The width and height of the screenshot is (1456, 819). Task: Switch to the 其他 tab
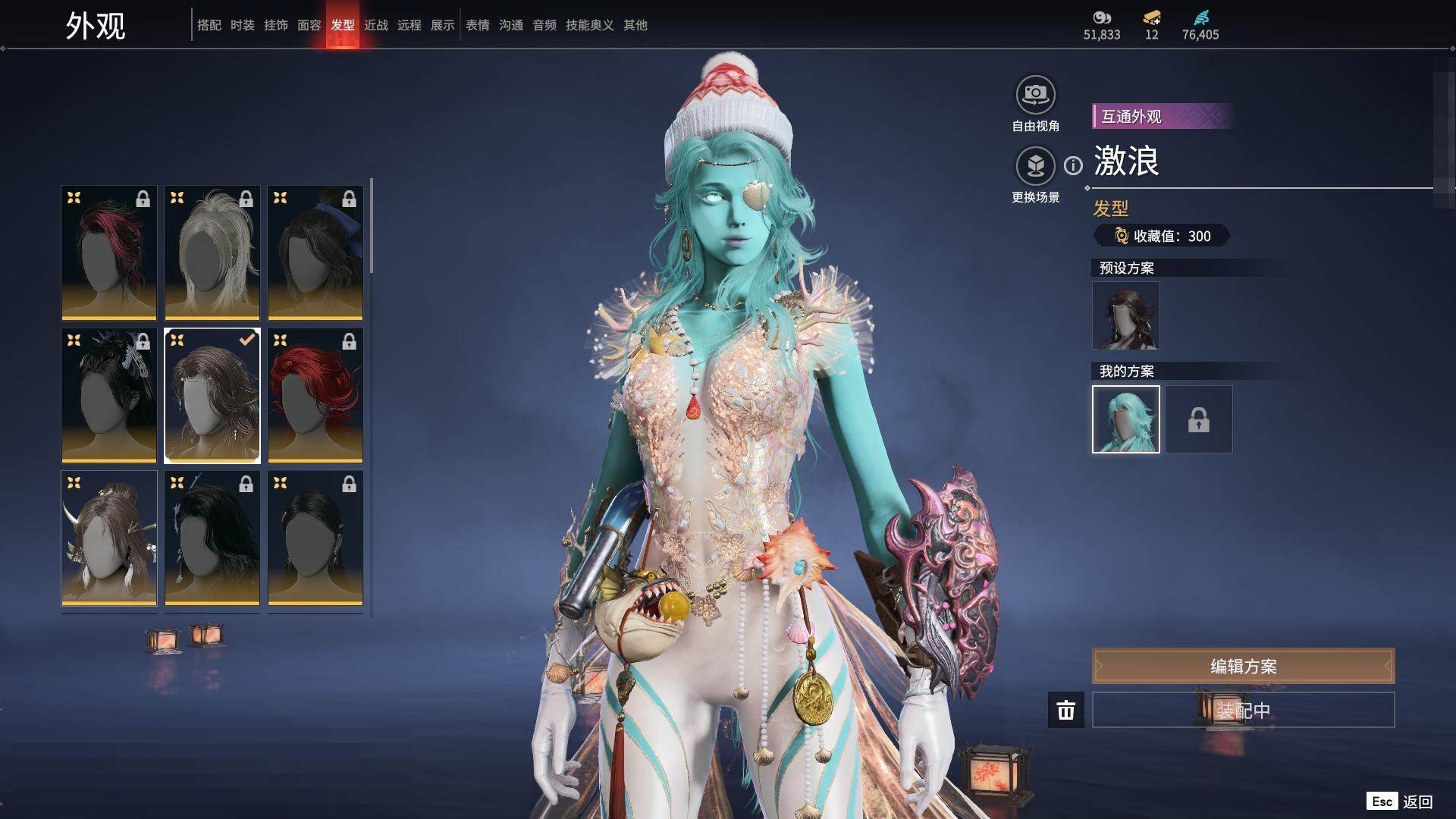pyautogui.click(x=635, y=25)
